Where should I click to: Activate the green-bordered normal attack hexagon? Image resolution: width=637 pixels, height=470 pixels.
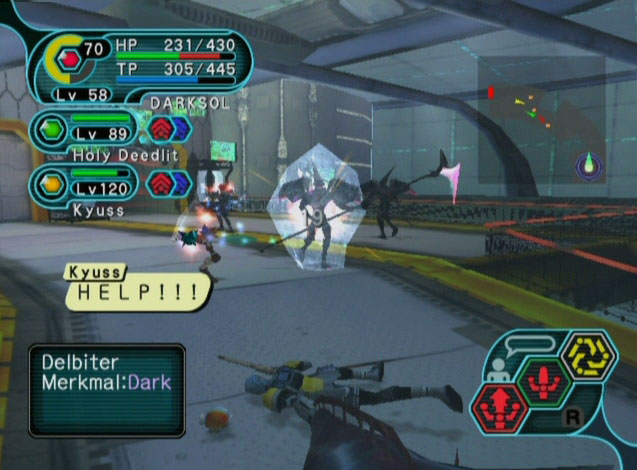point(542,383)
